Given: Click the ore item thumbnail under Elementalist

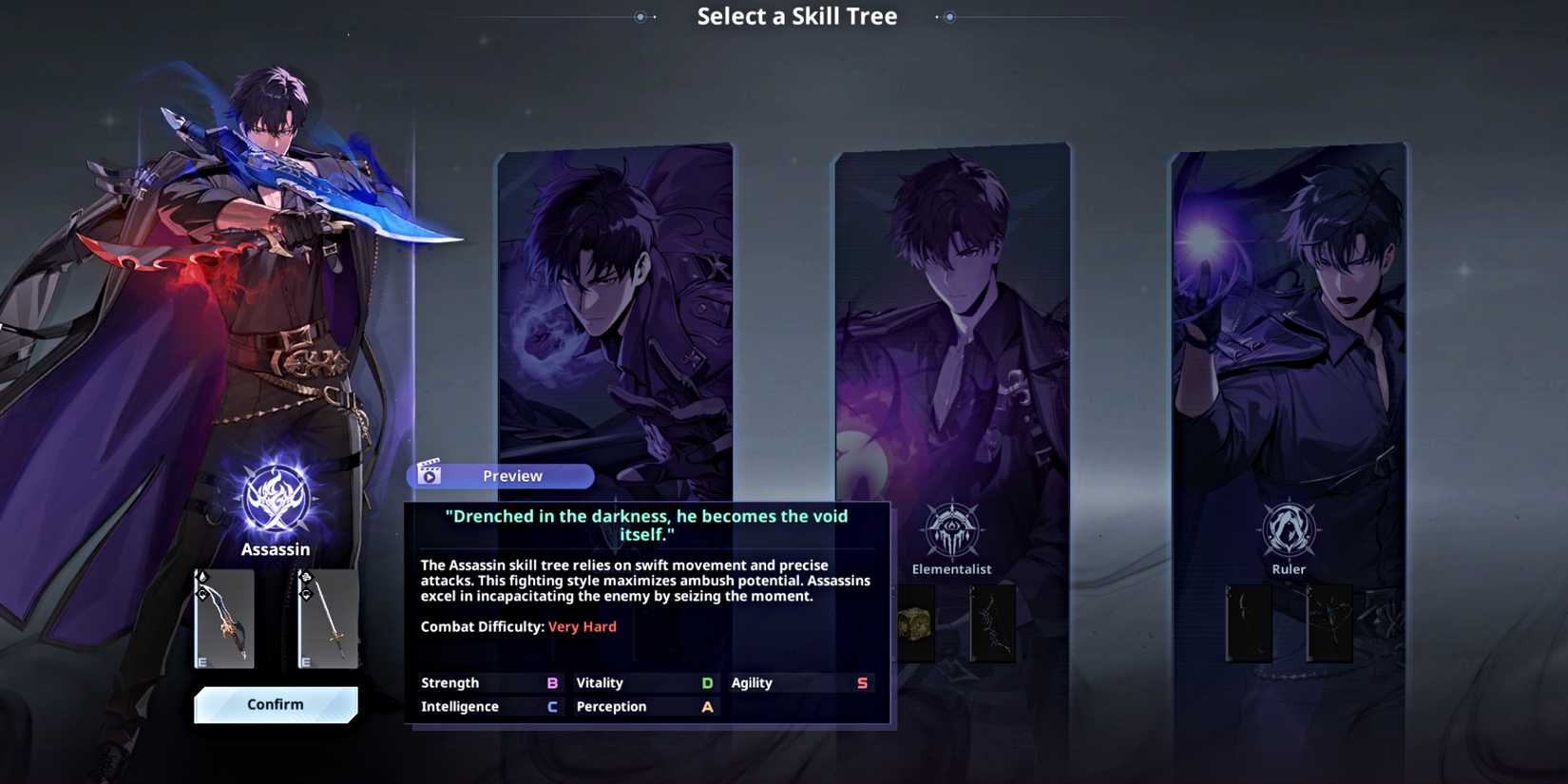Looking at the screenshot, I should 917,624.
